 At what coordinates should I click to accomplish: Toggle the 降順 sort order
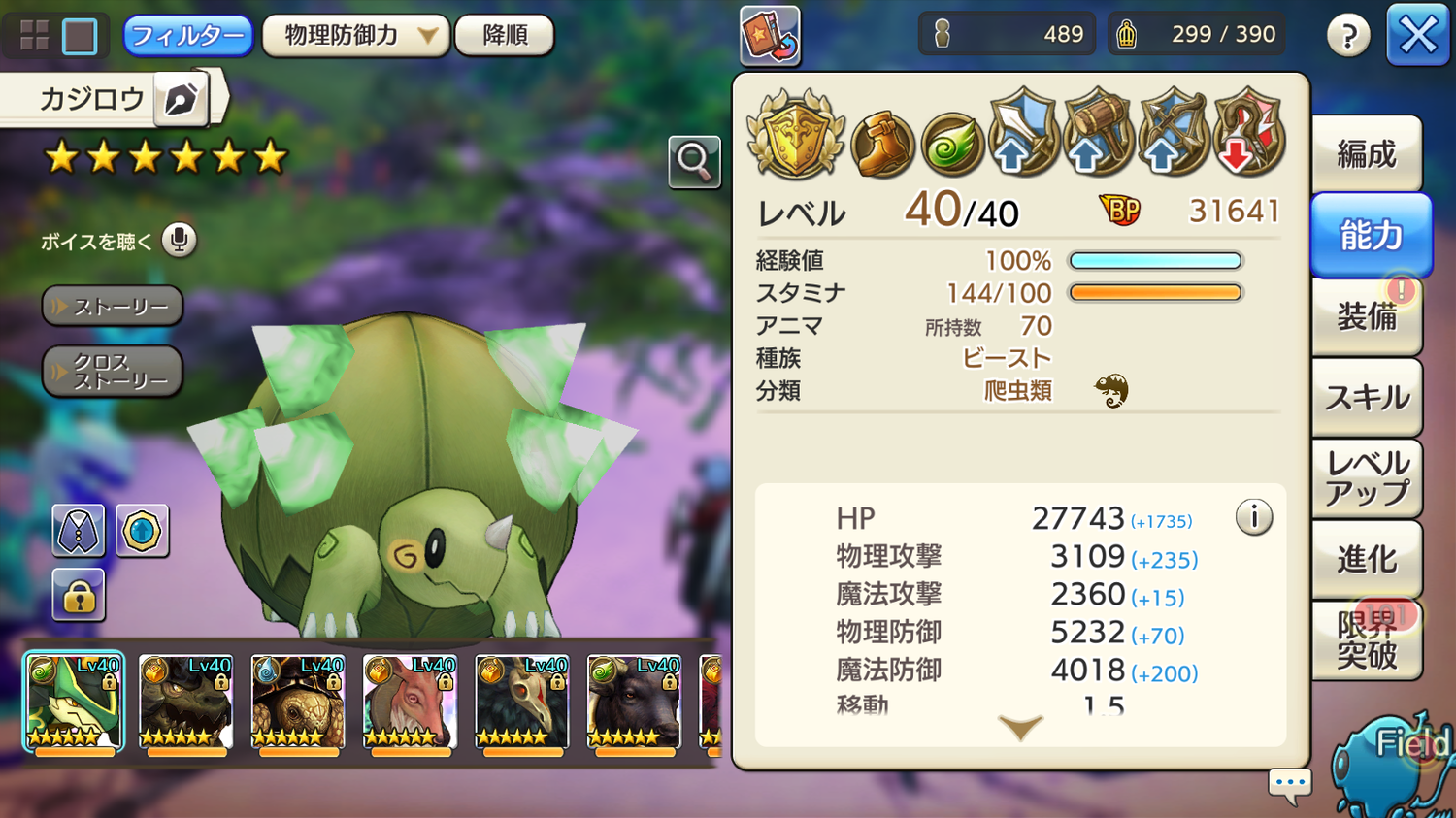point(505,36)
